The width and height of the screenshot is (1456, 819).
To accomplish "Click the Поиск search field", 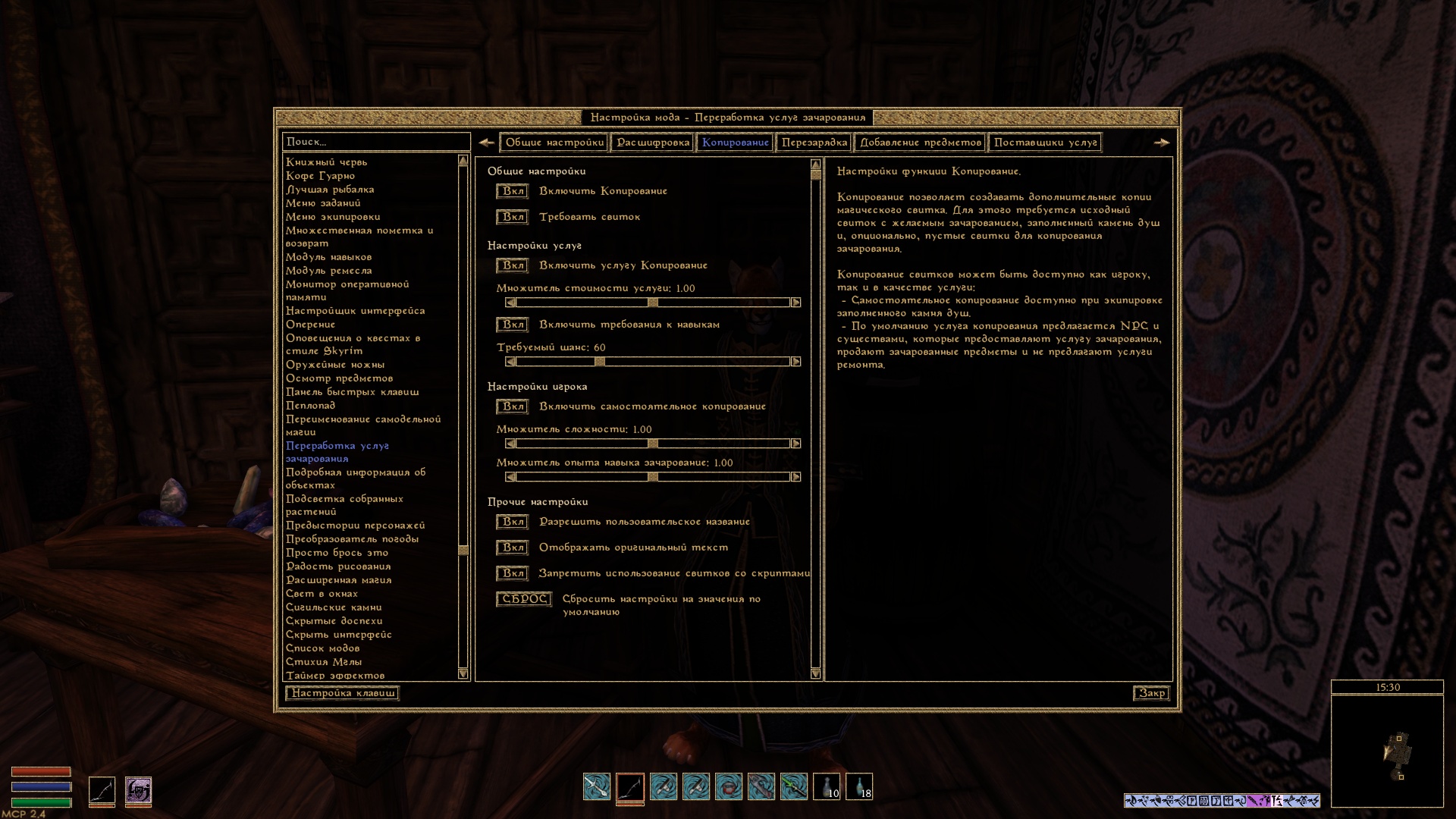I will coord(376,142).
